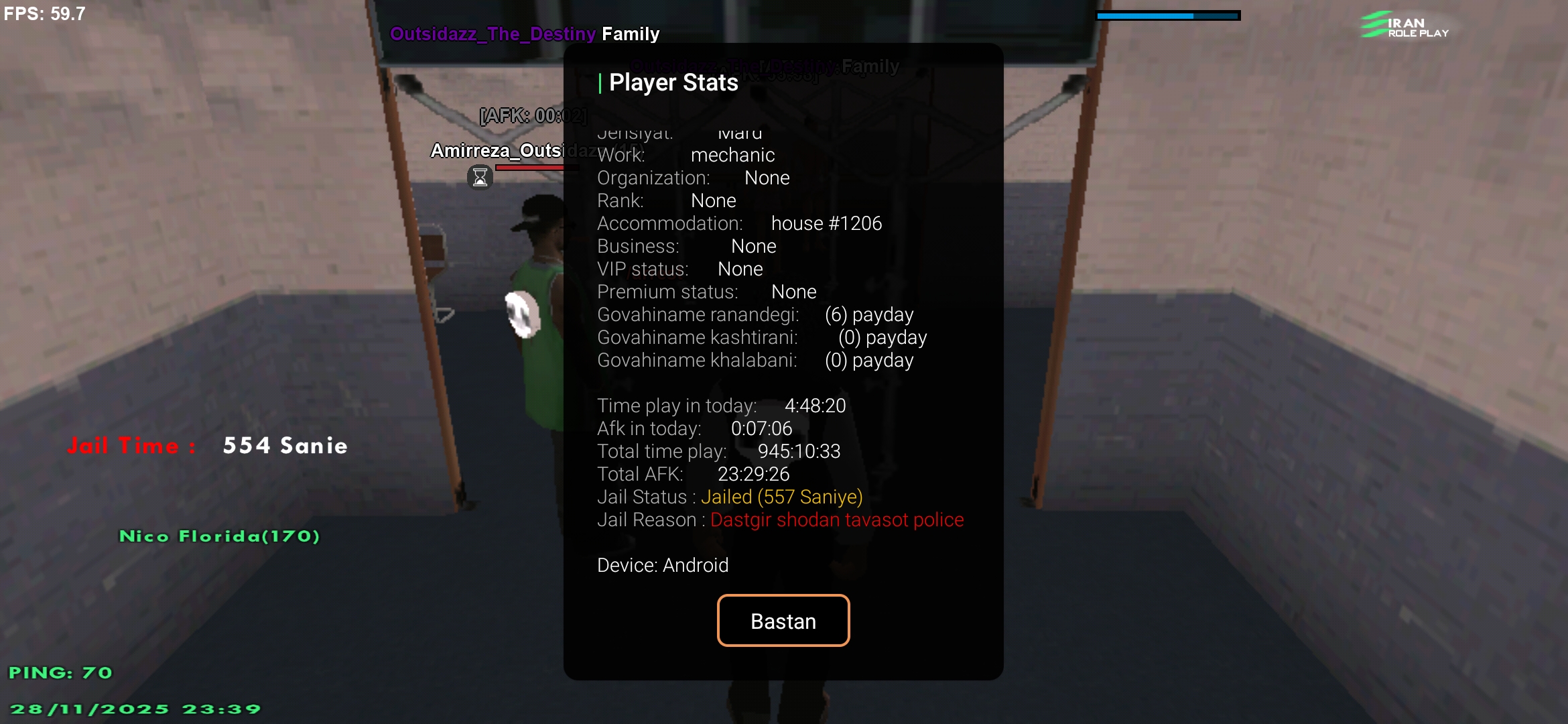Click the Player Stats dialog title
This screenshot has width=1568, height=724.
coord(673,82)
